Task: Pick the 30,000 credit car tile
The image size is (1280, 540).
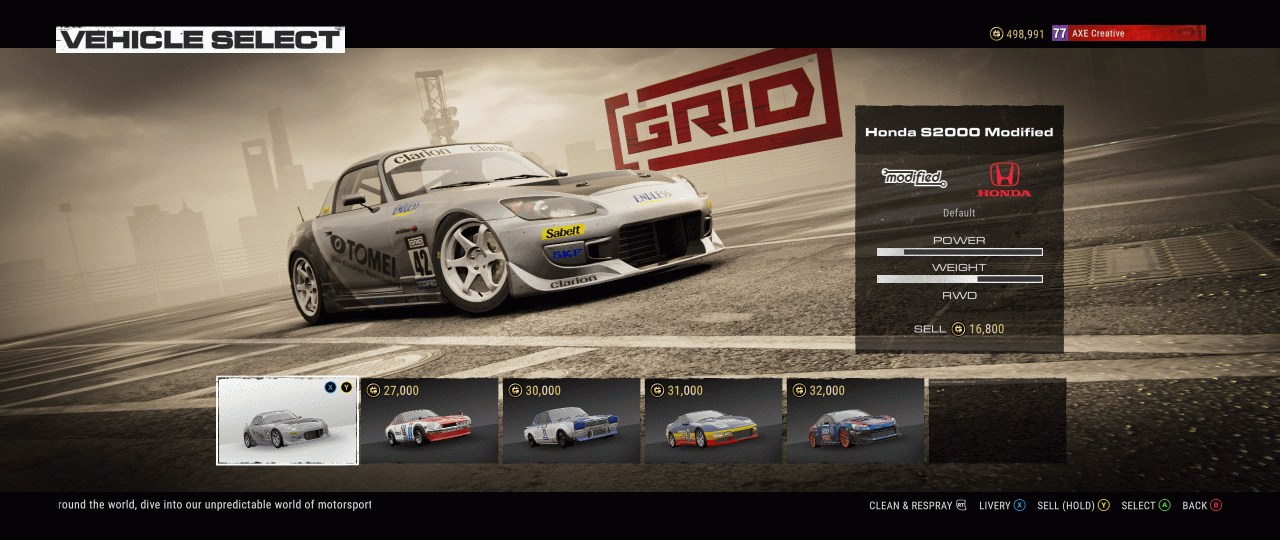Action: coord(571,421)
